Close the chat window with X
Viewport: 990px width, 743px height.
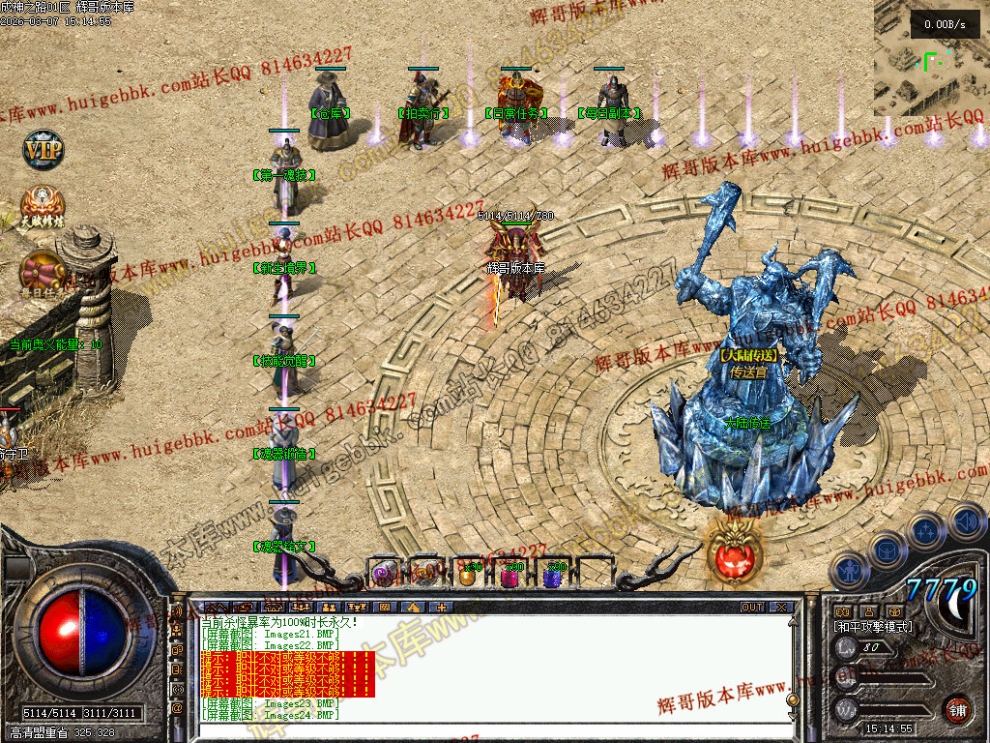pos(780,607)
